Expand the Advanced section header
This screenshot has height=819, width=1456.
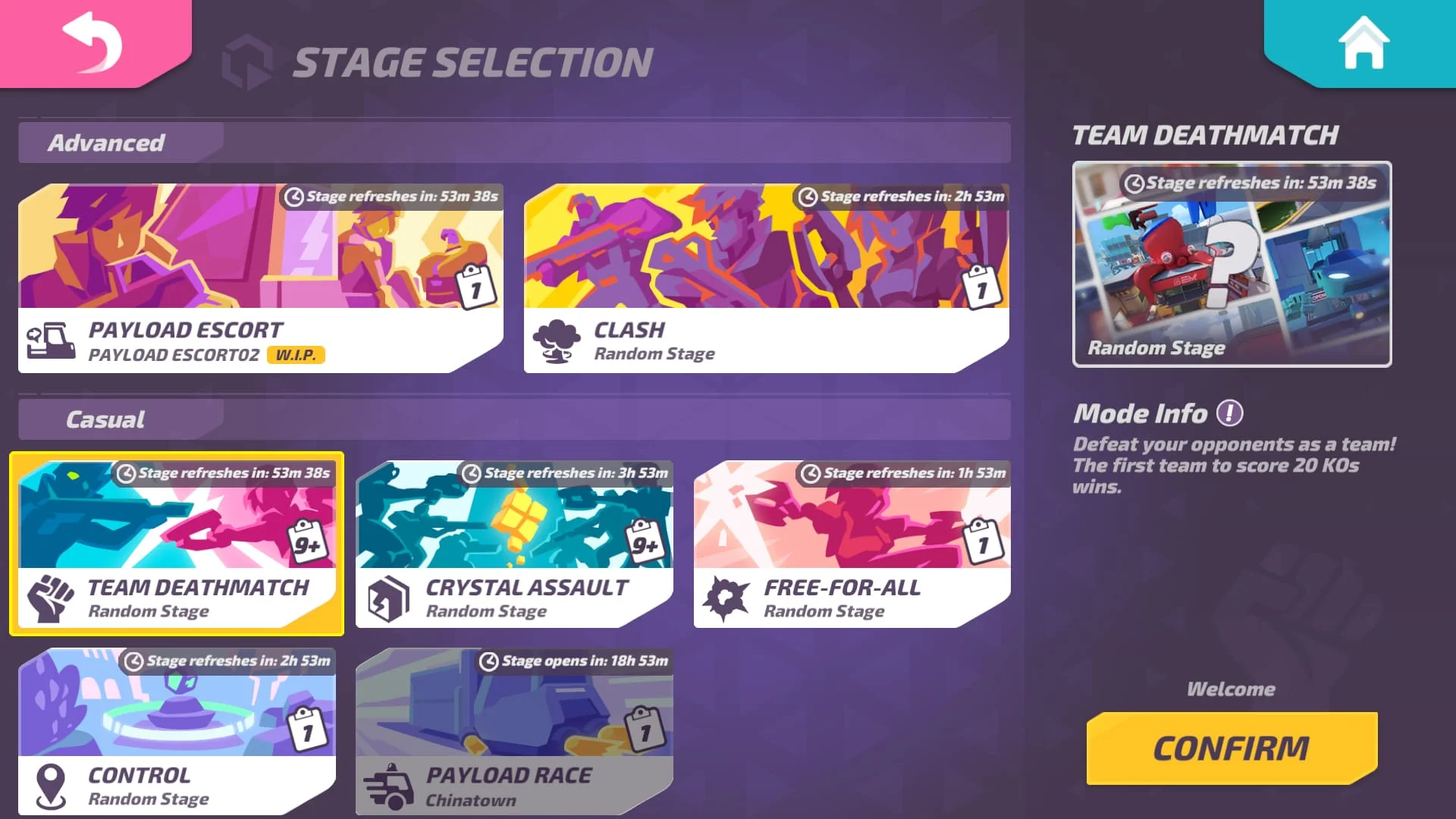(108, 143)
